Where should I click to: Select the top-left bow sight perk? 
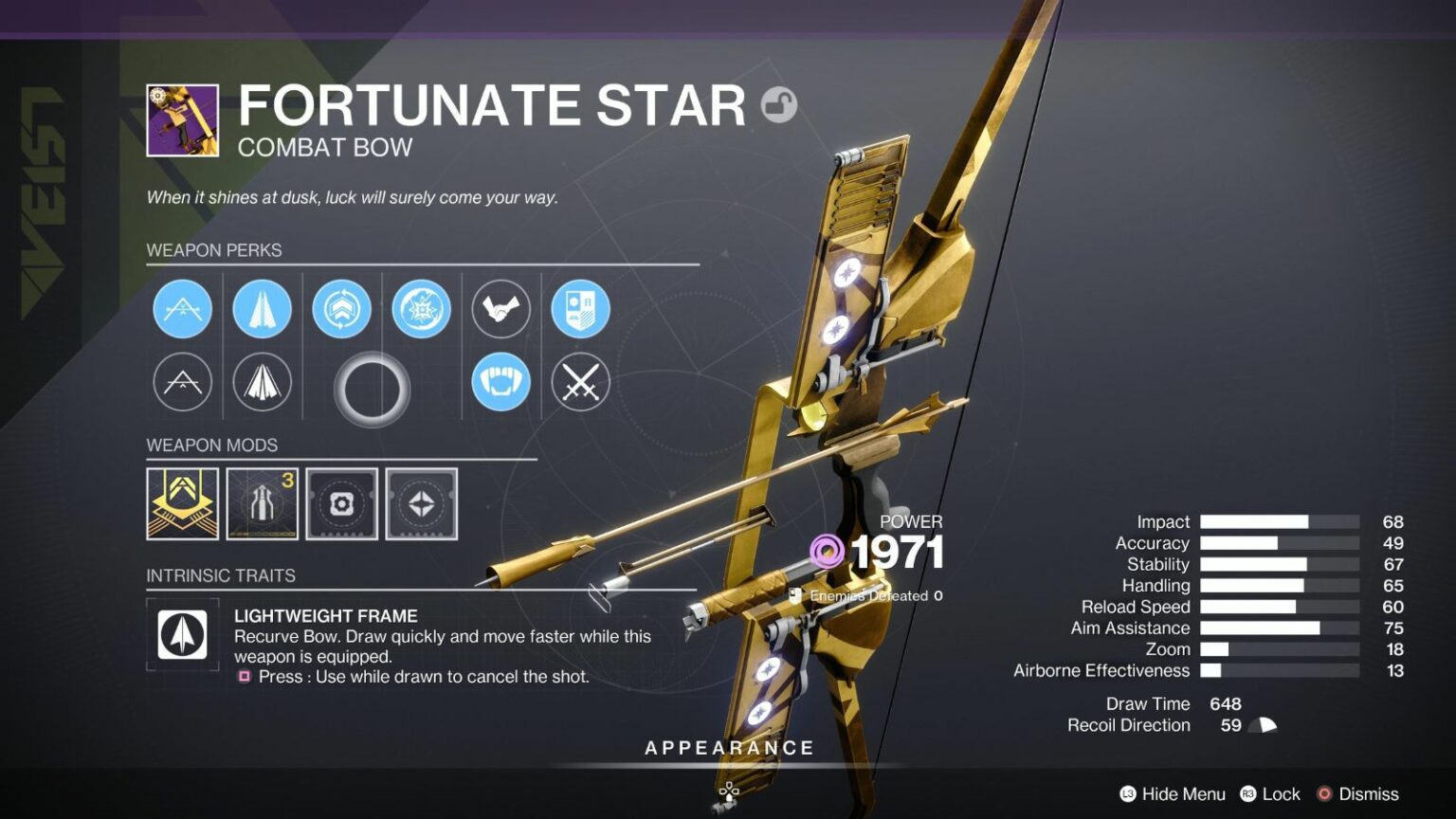coord(182,308)
